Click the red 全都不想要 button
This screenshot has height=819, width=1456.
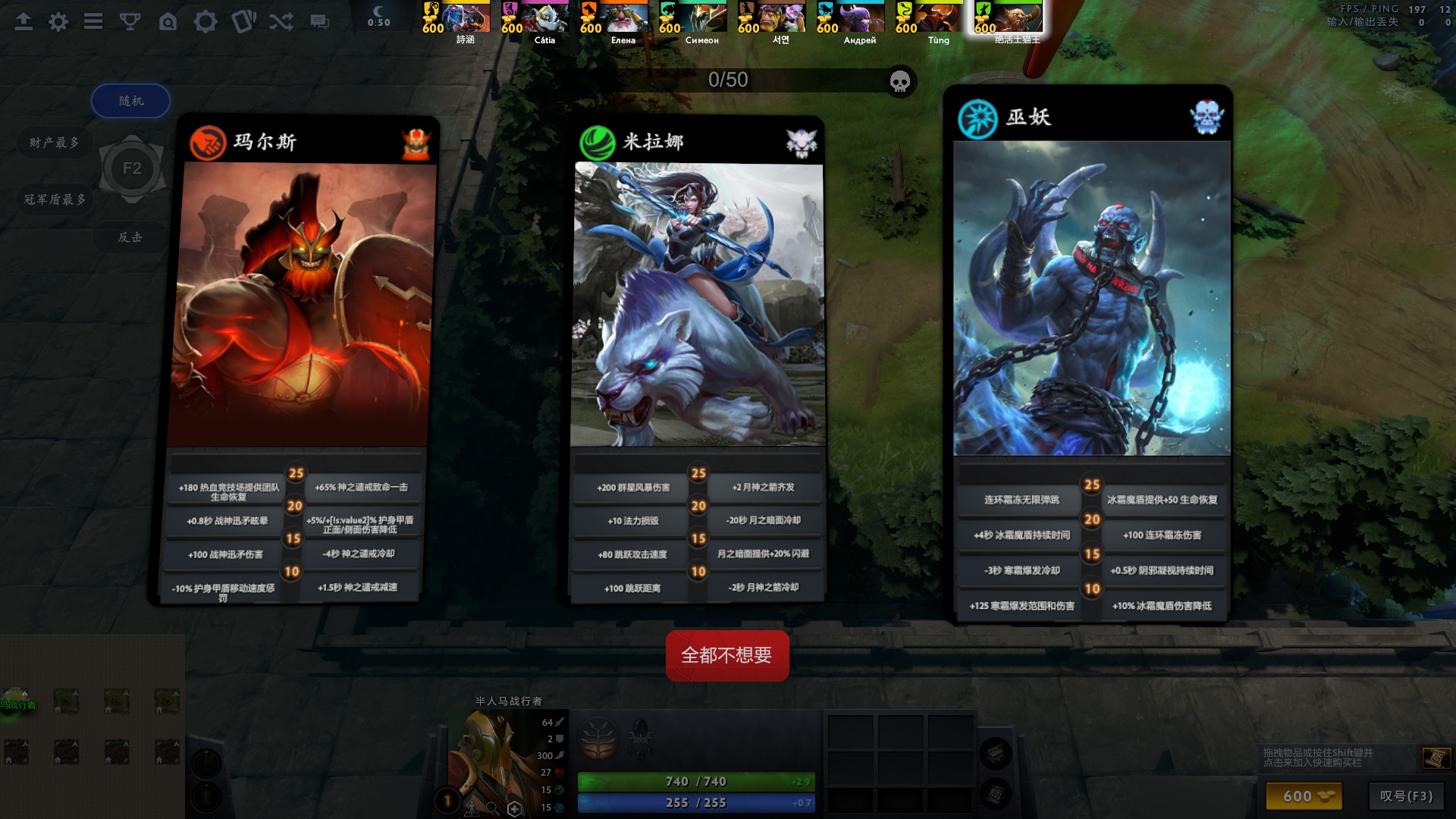(726, 655)
